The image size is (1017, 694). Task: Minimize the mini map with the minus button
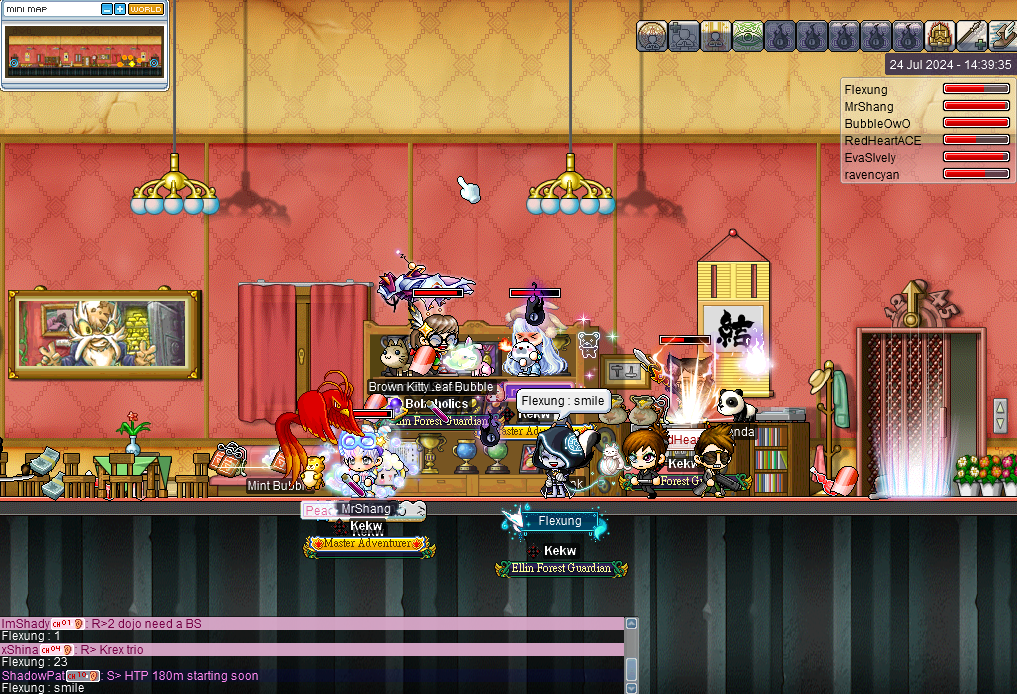click(107, 9)
